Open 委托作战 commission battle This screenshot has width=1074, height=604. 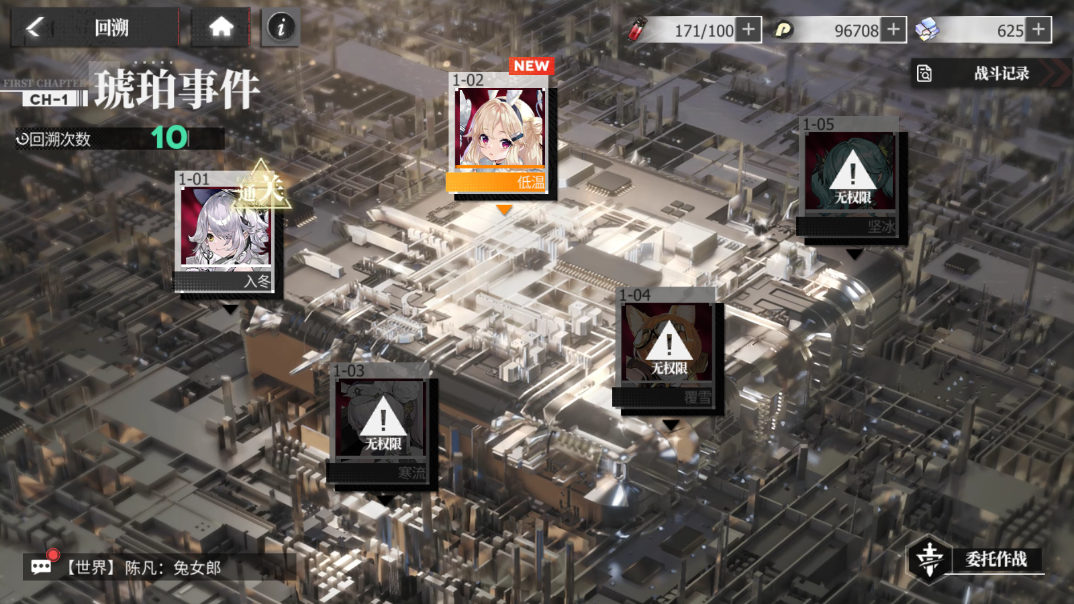975,560
